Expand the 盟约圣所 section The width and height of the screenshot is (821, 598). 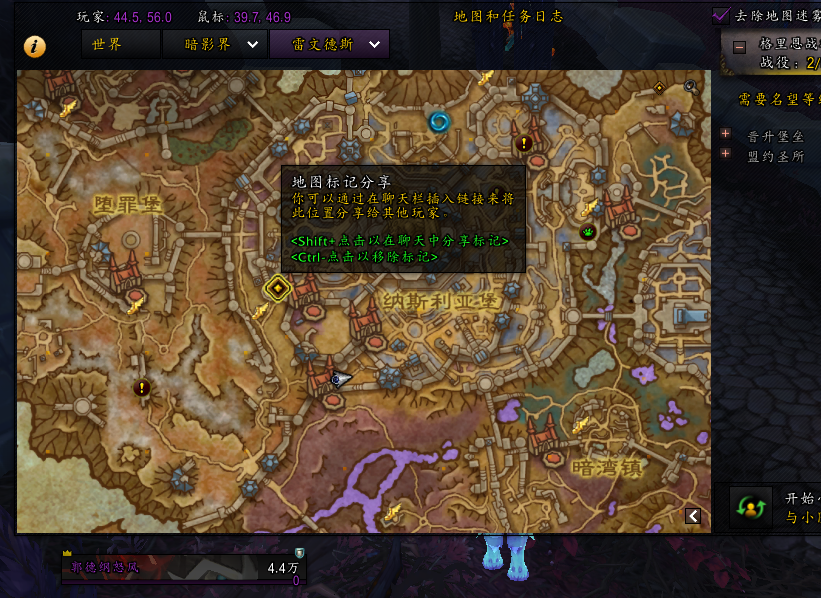click(x=727, y=154)
